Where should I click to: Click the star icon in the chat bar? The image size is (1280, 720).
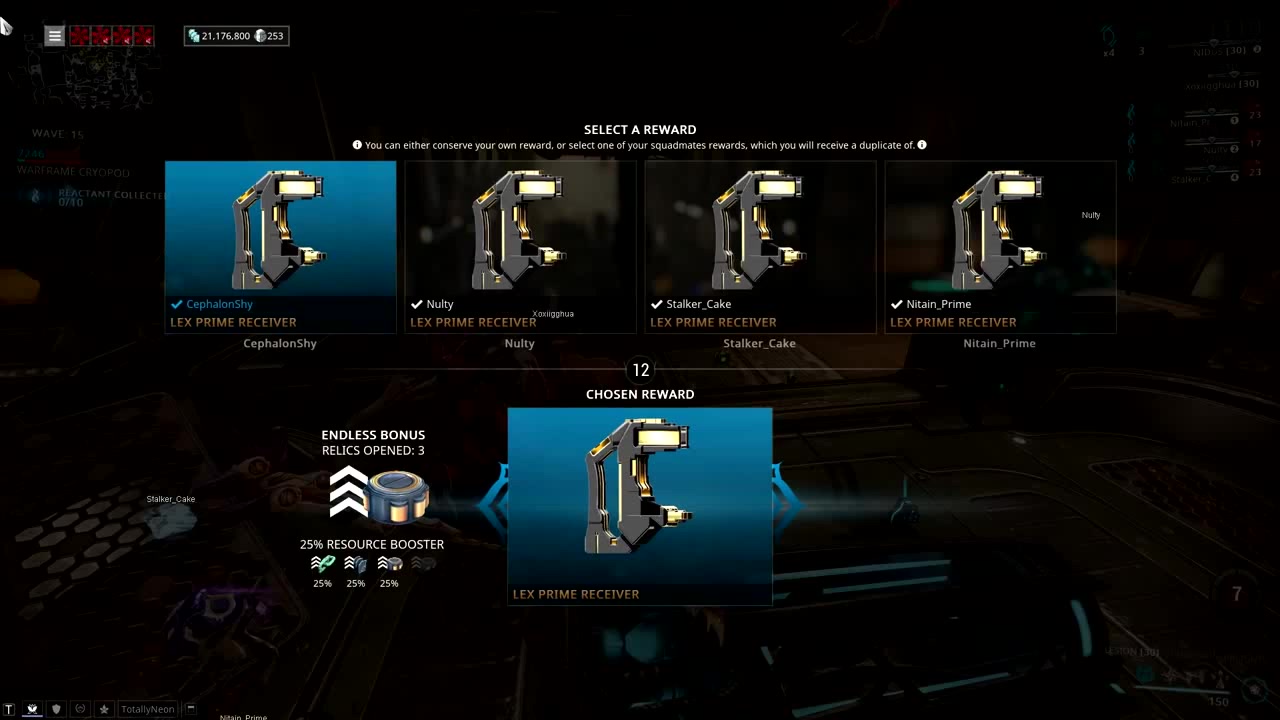point(104,708)
